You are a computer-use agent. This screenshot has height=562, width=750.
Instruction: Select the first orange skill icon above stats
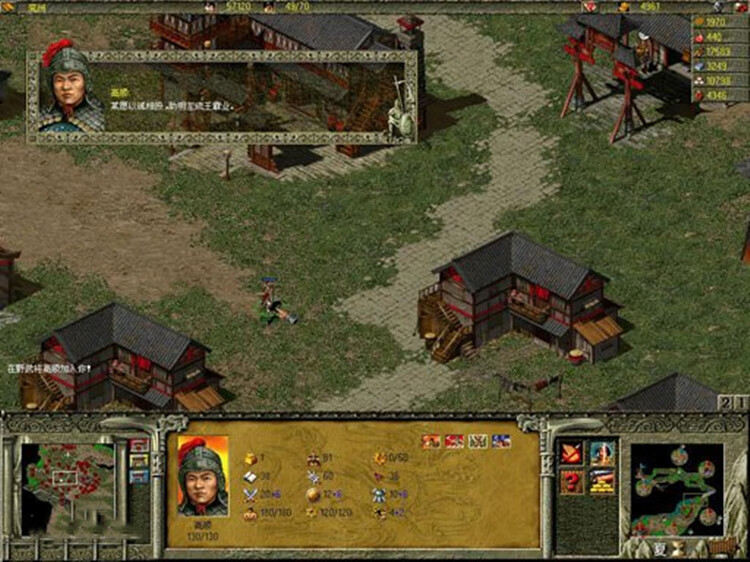coord(431,440)
